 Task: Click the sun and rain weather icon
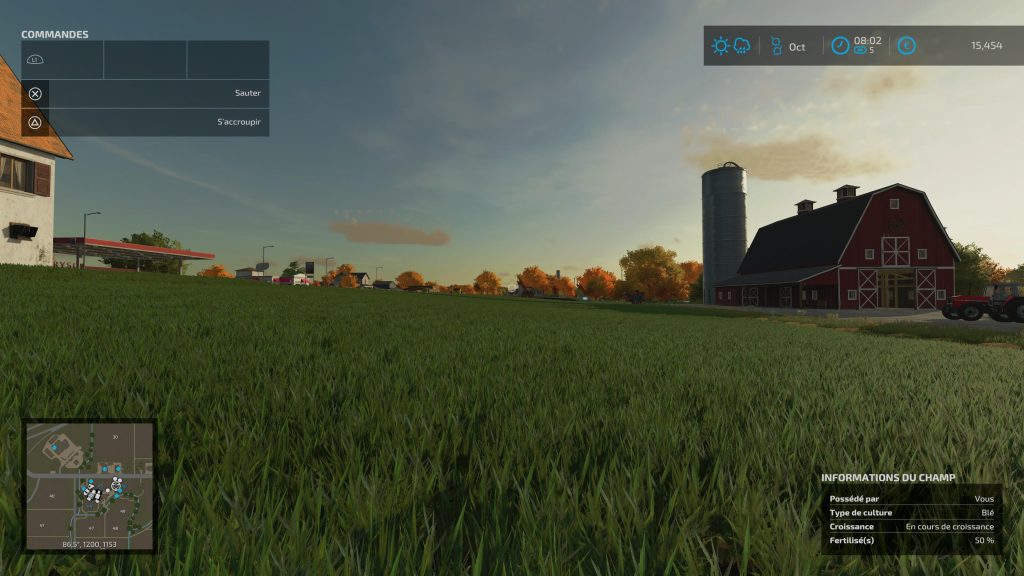click(x=730, y=46)
